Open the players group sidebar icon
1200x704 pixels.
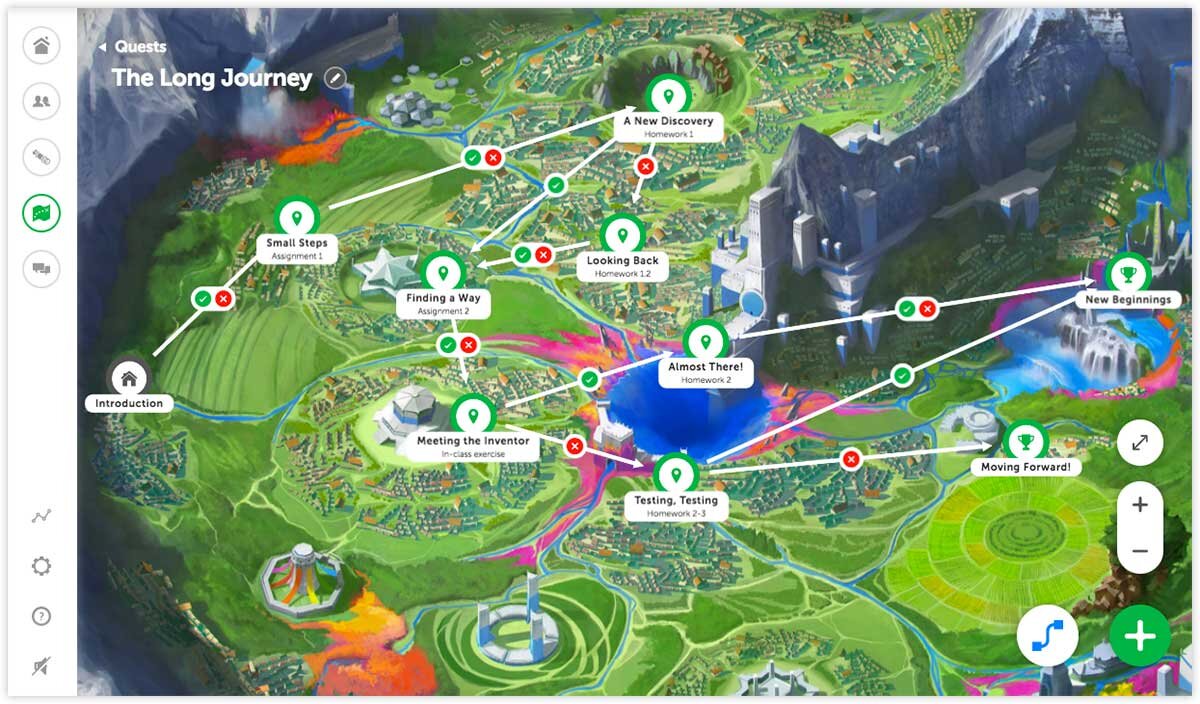(41, 101)
